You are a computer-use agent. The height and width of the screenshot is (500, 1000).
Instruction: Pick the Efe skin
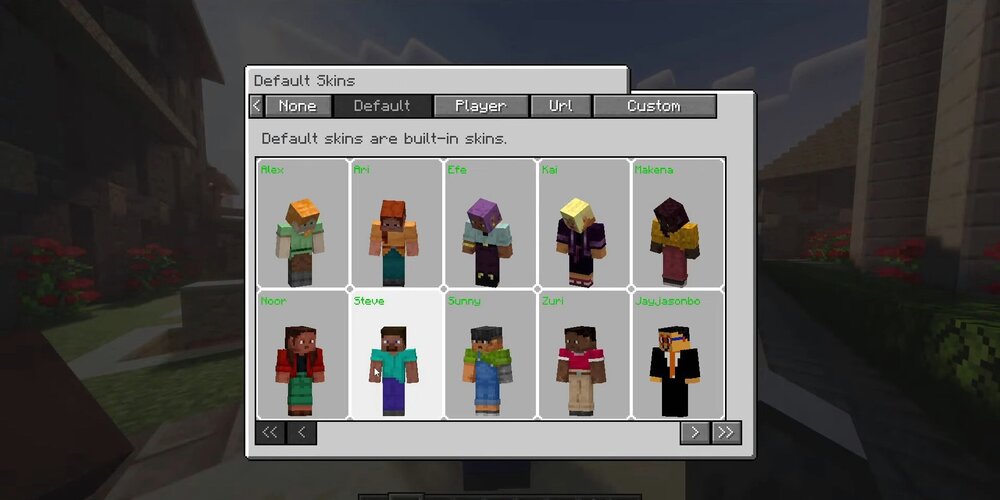tap(490, 223)
